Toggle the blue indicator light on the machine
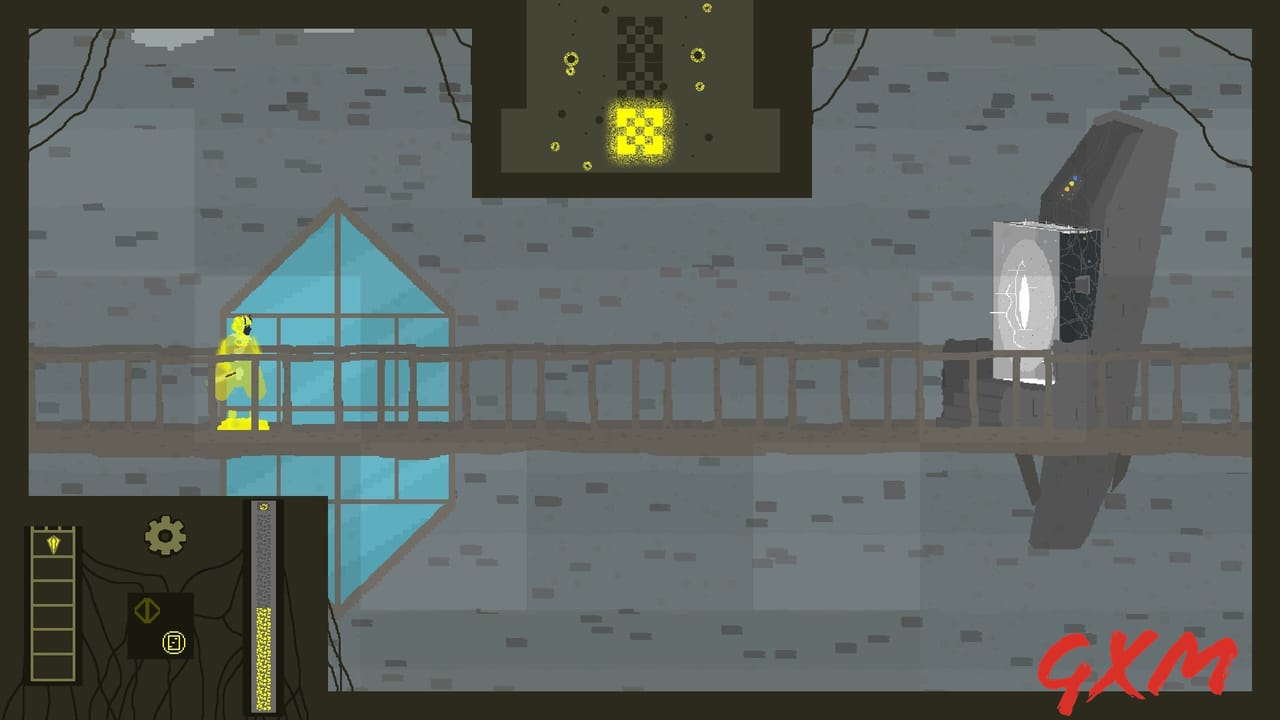 (x=1075, y=177)
